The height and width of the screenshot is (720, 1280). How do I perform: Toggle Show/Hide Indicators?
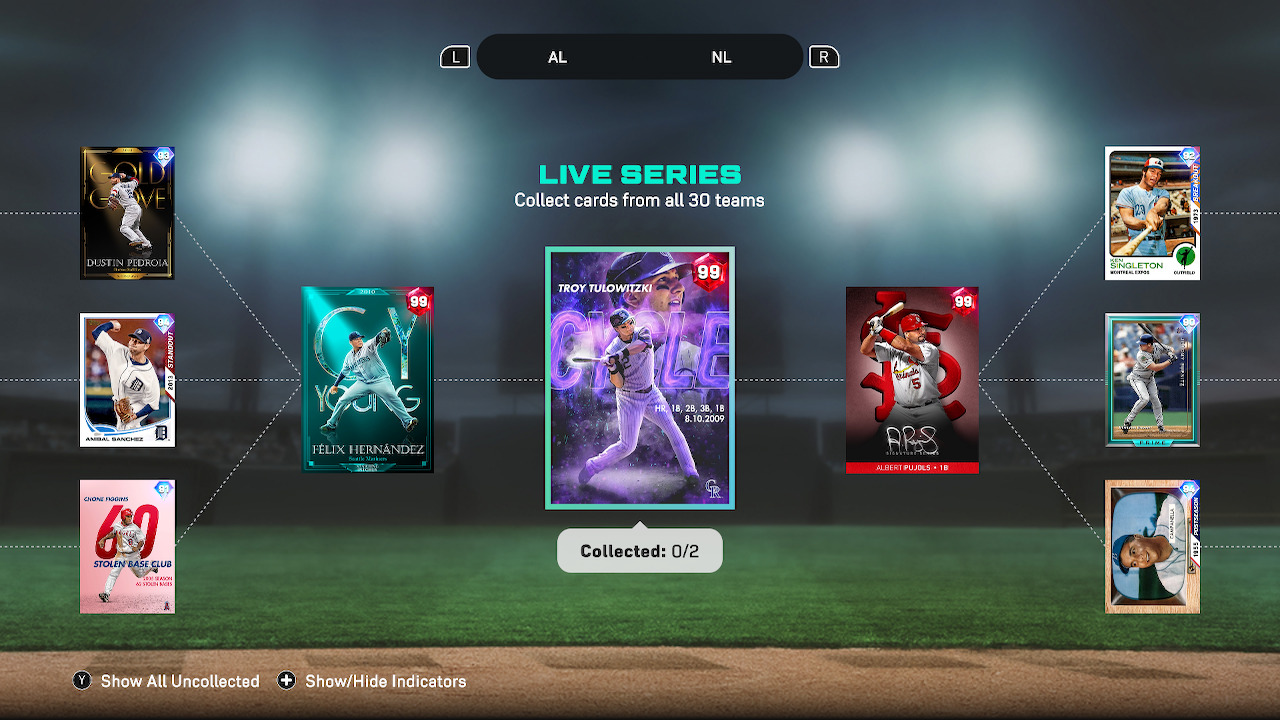coord(372,681)
